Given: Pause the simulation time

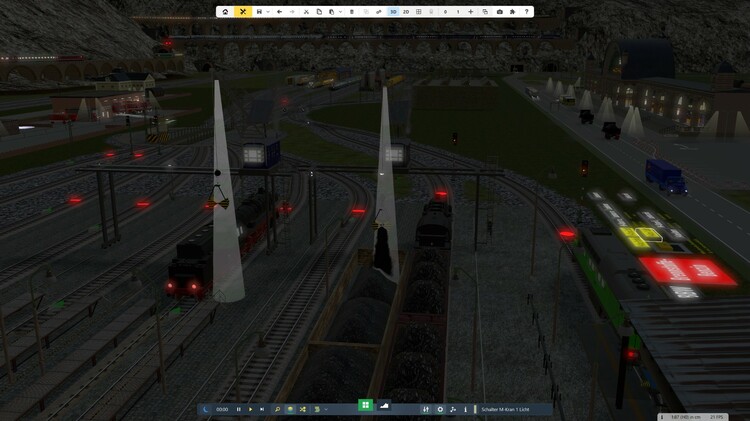Looking at the screenshot, I should pos(238,409).
